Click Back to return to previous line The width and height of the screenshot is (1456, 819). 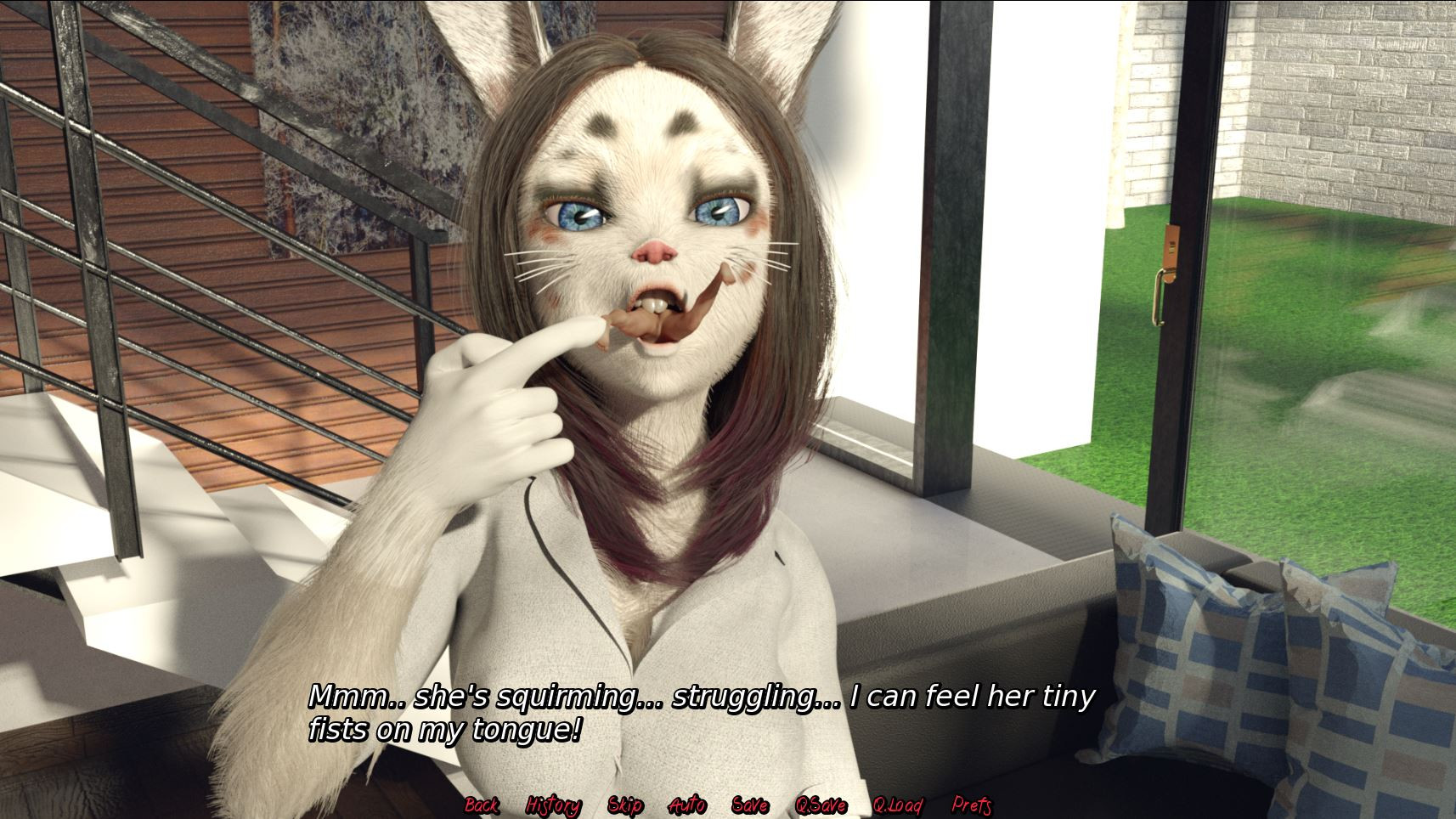click(483, 805)
